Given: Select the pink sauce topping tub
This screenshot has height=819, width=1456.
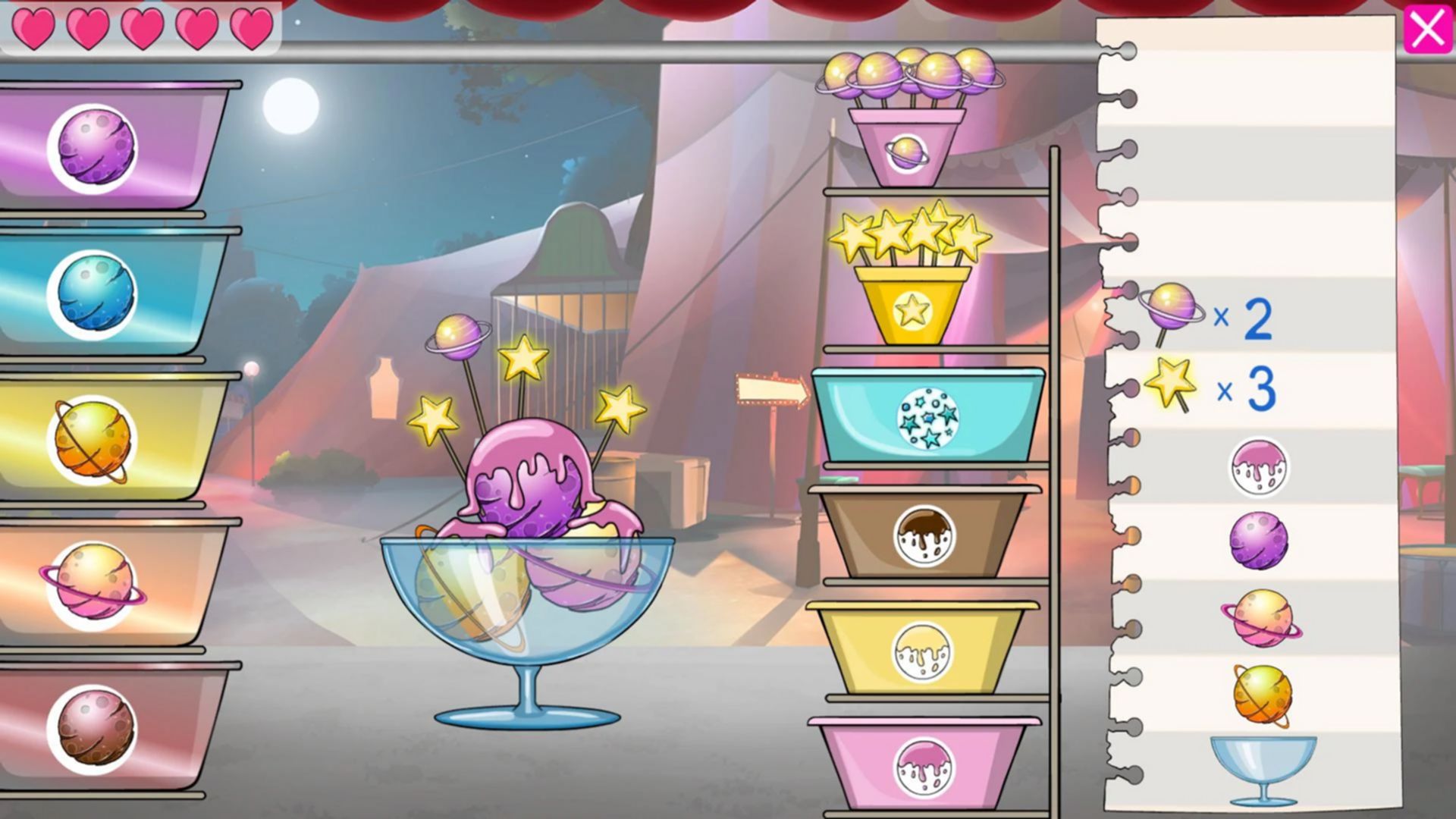Looking at the screenshot, I should [923, 766].
